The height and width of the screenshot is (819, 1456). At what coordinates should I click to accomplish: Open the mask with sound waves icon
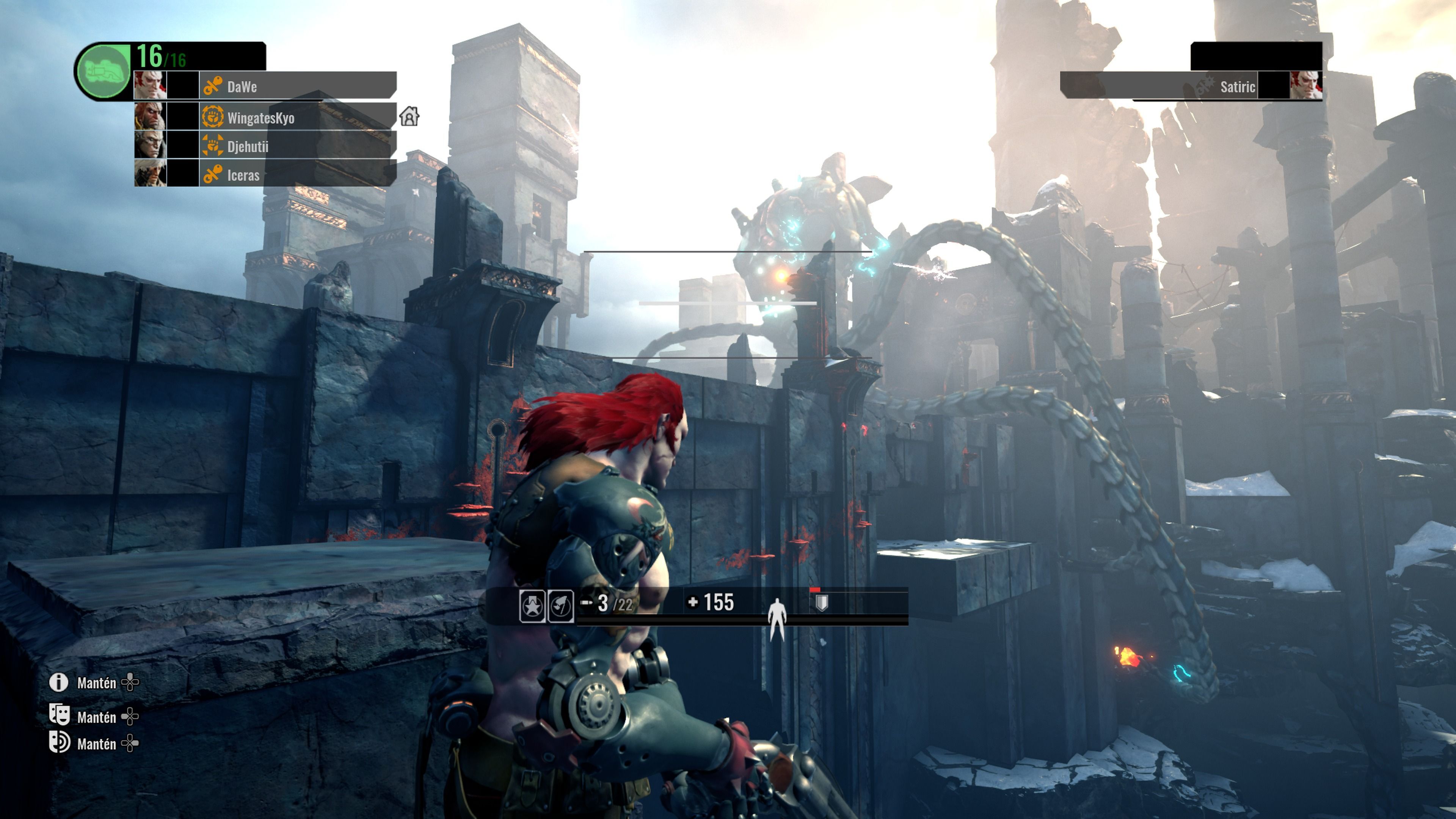(60, 742)
